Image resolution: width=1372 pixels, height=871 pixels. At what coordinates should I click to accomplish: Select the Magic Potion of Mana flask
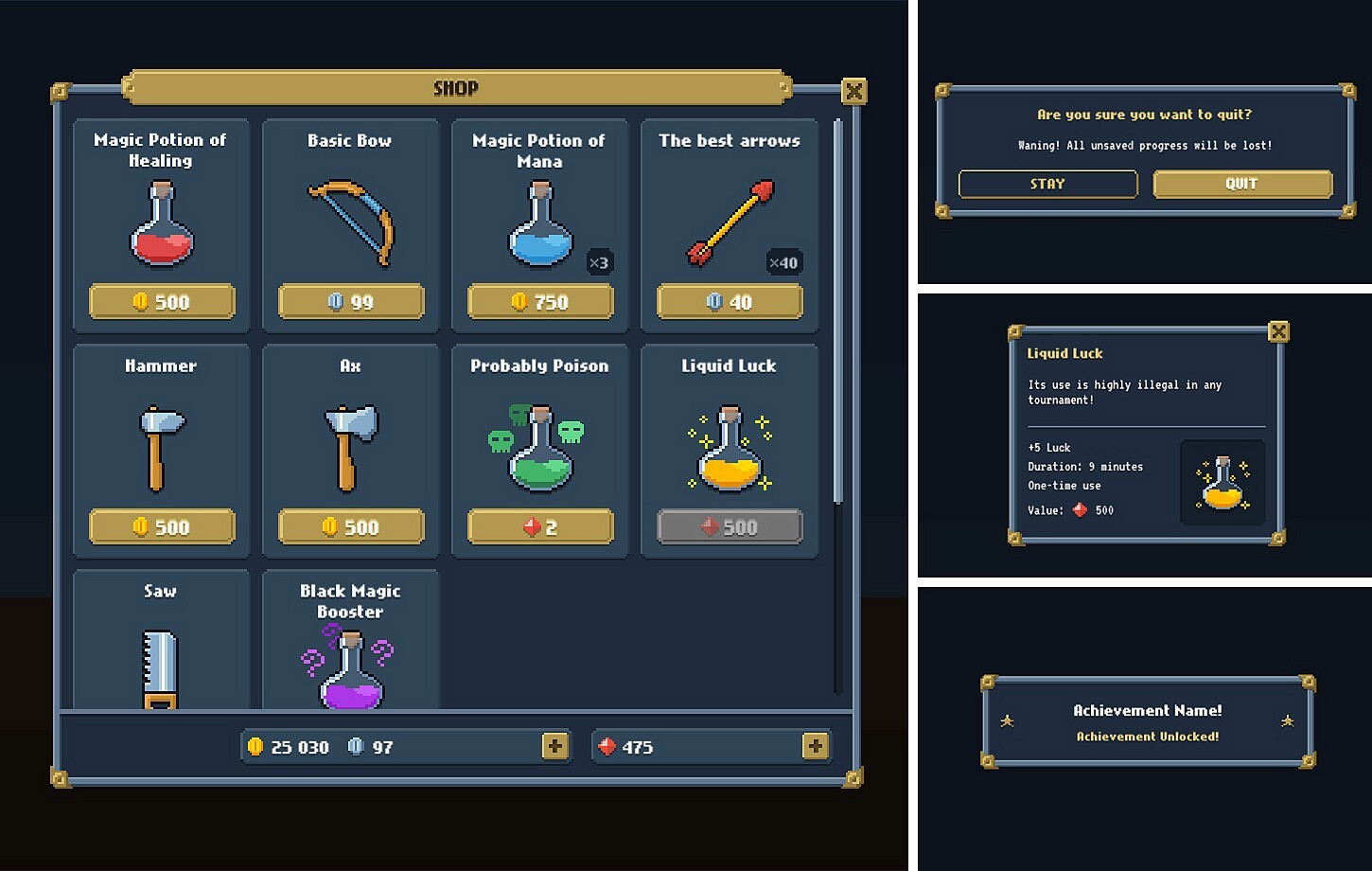tap(539, 227)
